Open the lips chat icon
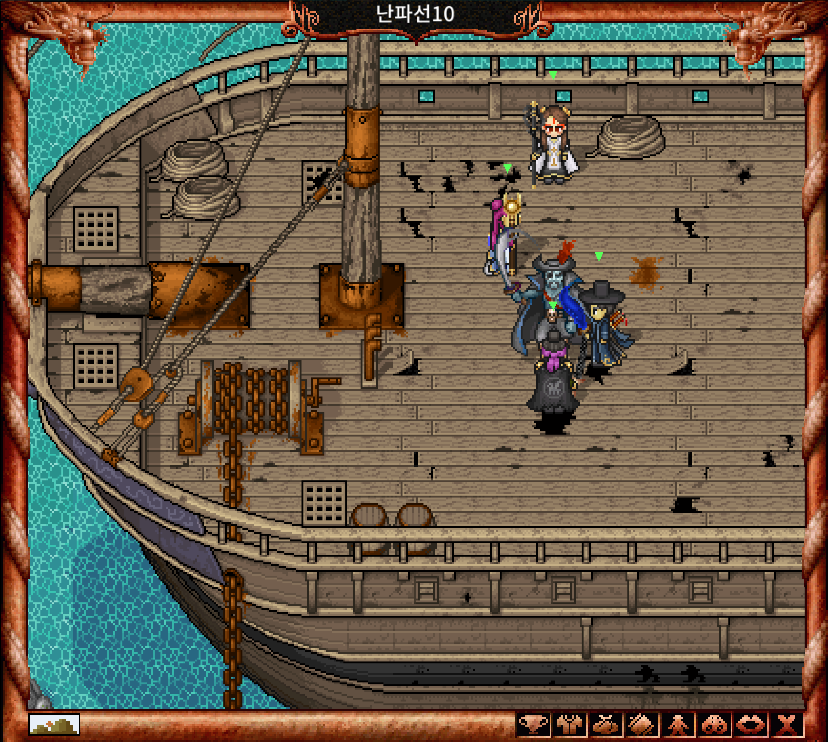 pyautogui.click(x=751, y=724)
